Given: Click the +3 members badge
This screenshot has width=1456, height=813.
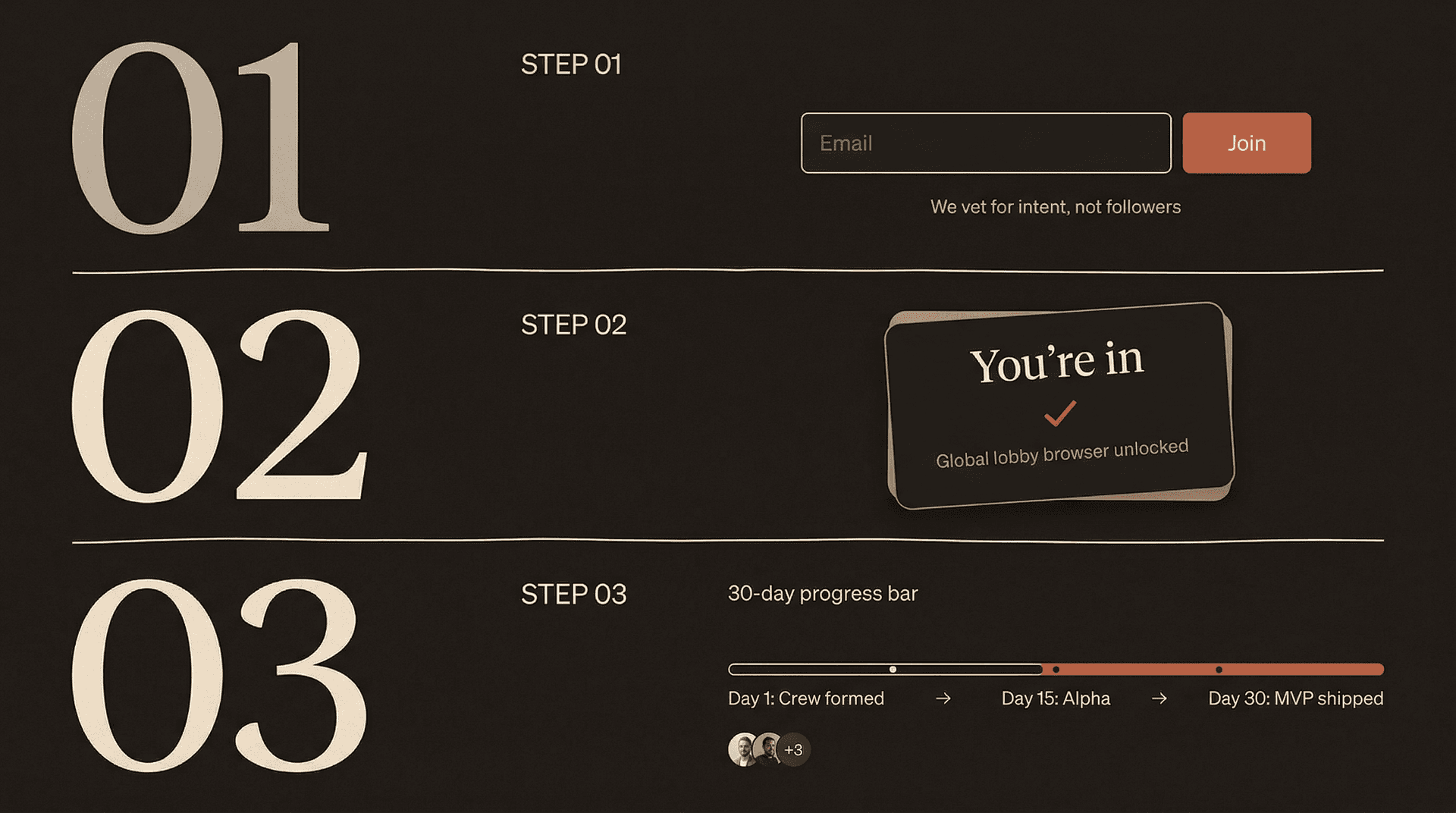Looking at the screenshot, I should (795, 749).
